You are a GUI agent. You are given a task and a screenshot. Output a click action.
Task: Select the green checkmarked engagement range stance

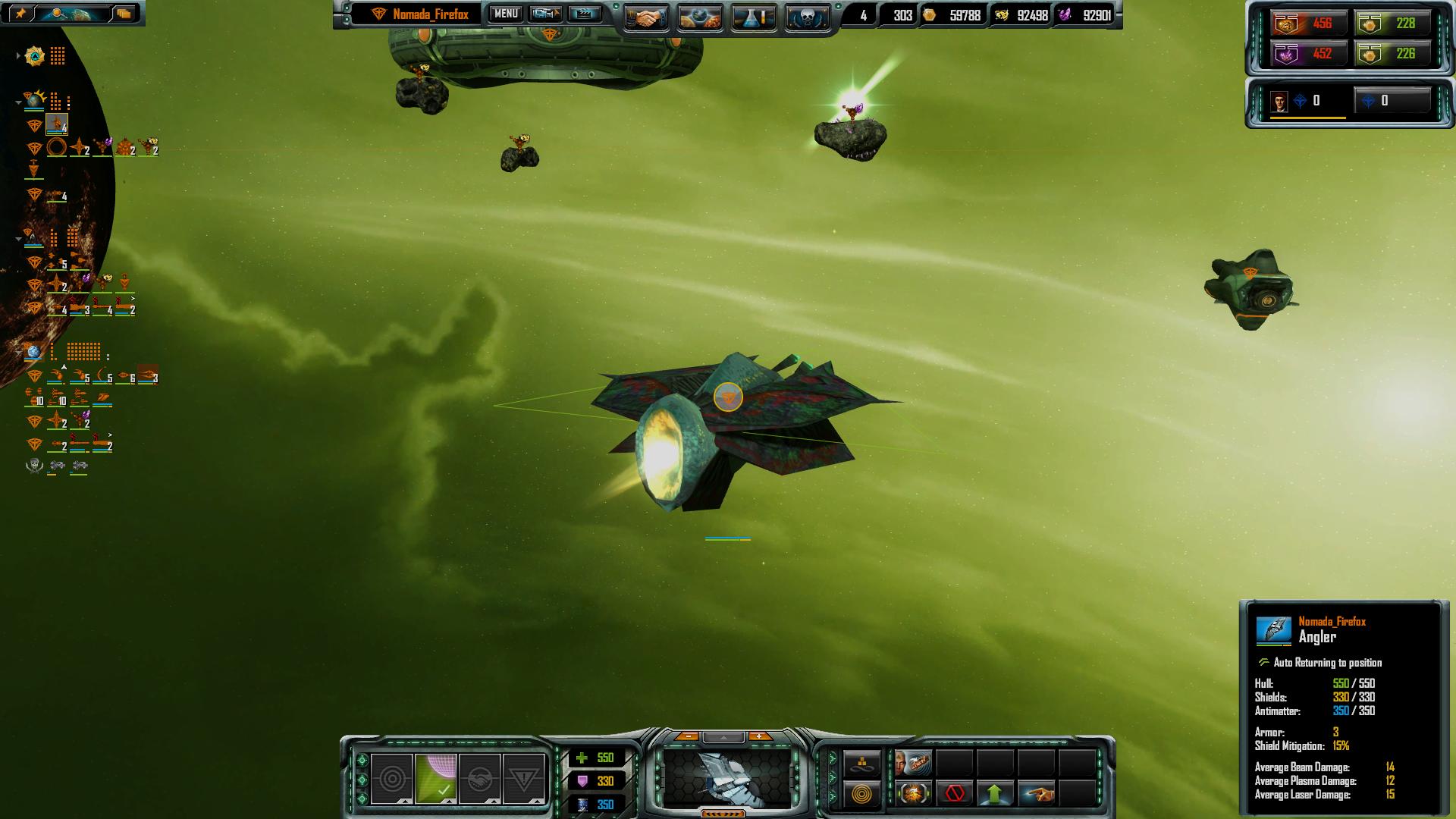click(435, 779)
